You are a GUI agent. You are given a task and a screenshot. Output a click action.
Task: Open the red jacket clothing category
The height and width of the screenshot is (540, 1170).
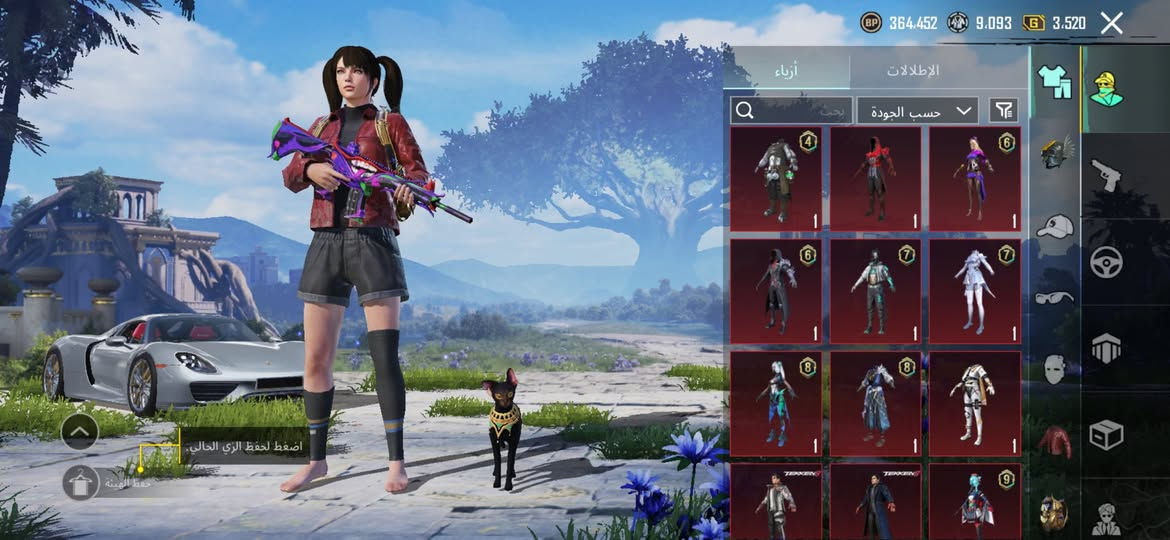tap(1054, 441)
